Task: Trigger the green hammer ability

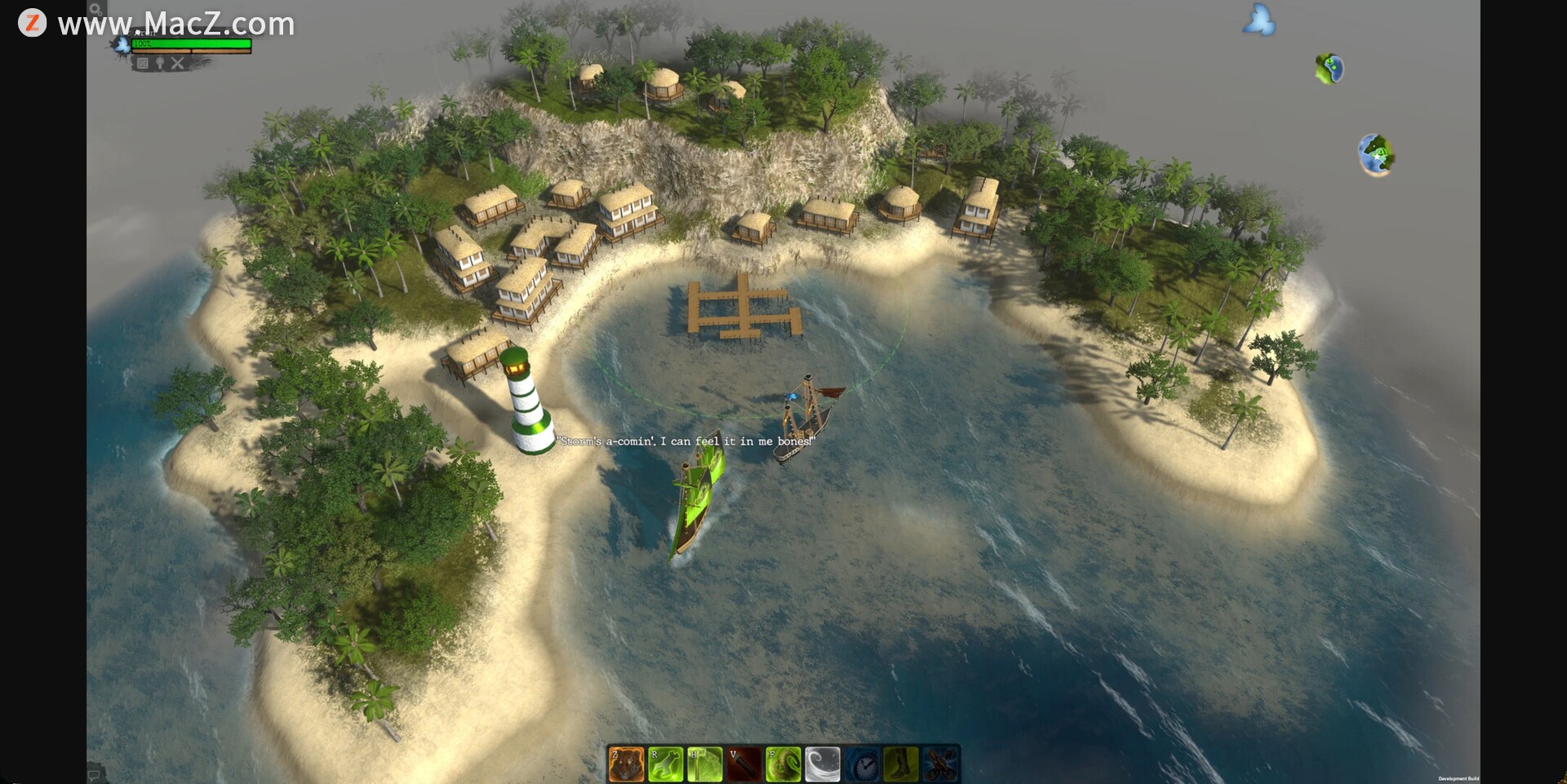Action: point(704,765)
